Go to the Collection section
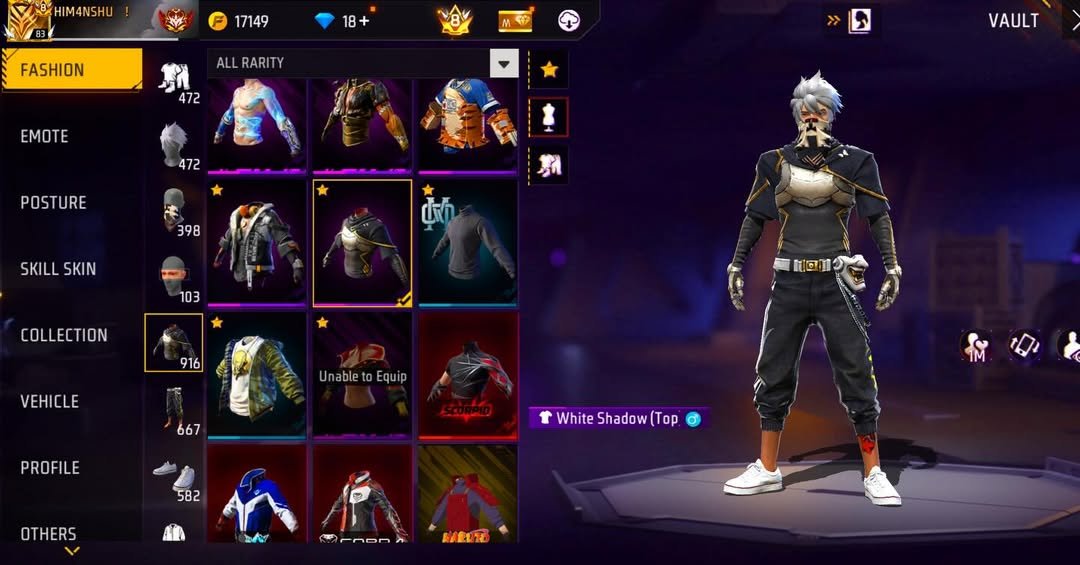This screenshot has width=1080, height=565. coord(63,335)
